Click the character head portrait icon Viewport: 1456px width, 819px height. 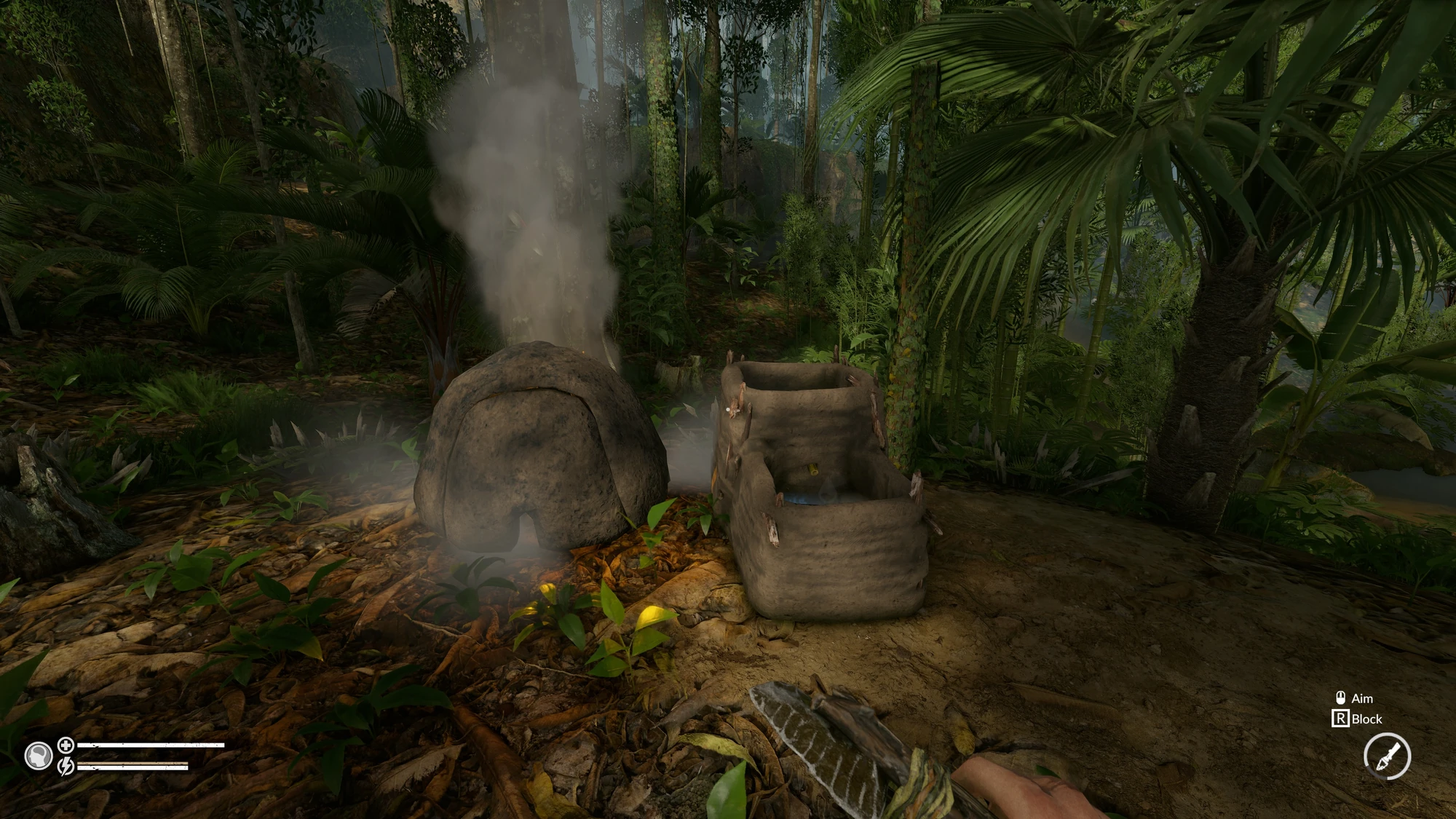pyautogui.click(x=39, y=753)
